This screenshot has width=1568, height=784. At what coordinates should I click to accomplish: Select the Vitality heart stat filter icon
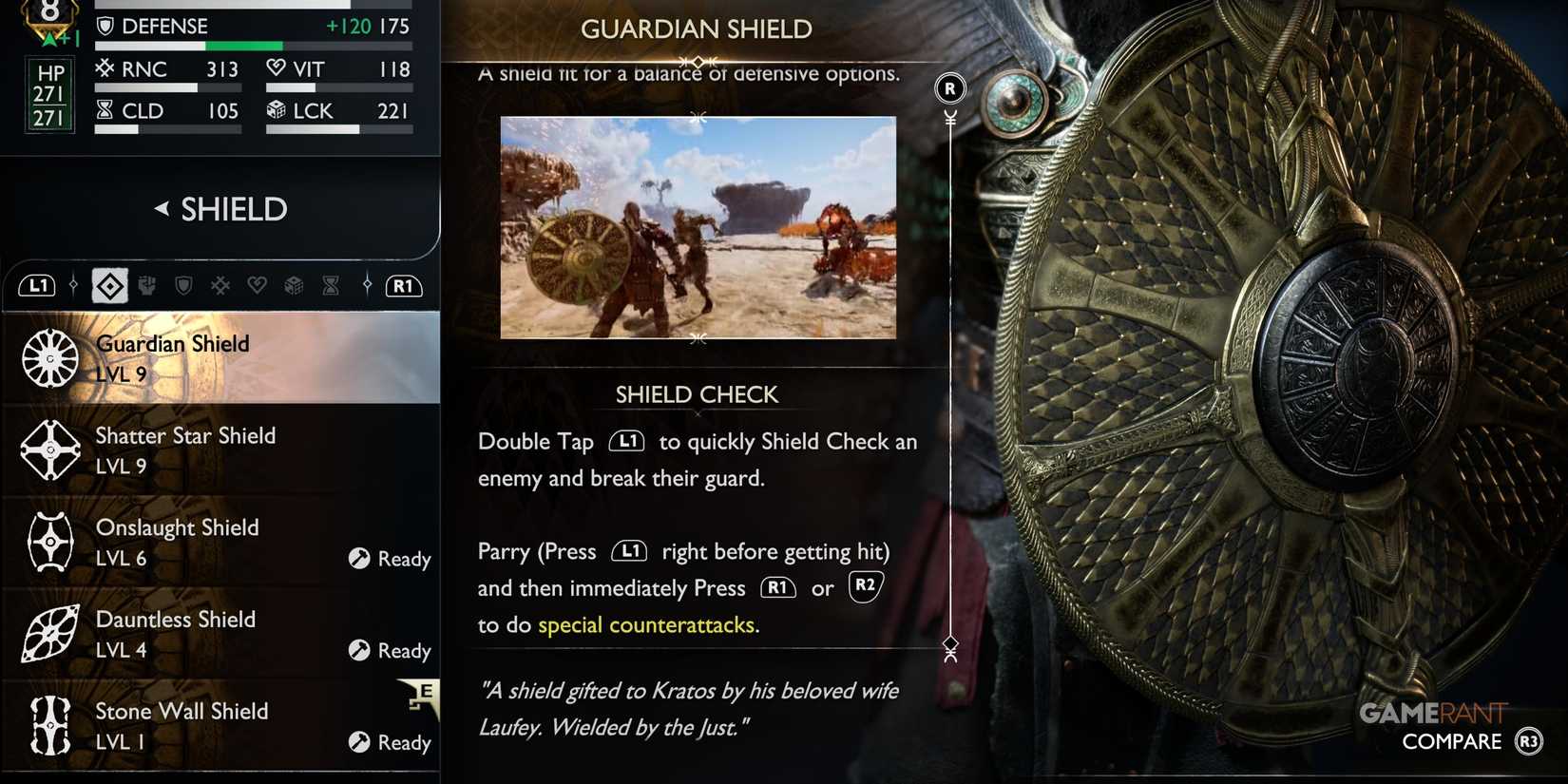tap(258, 285)
